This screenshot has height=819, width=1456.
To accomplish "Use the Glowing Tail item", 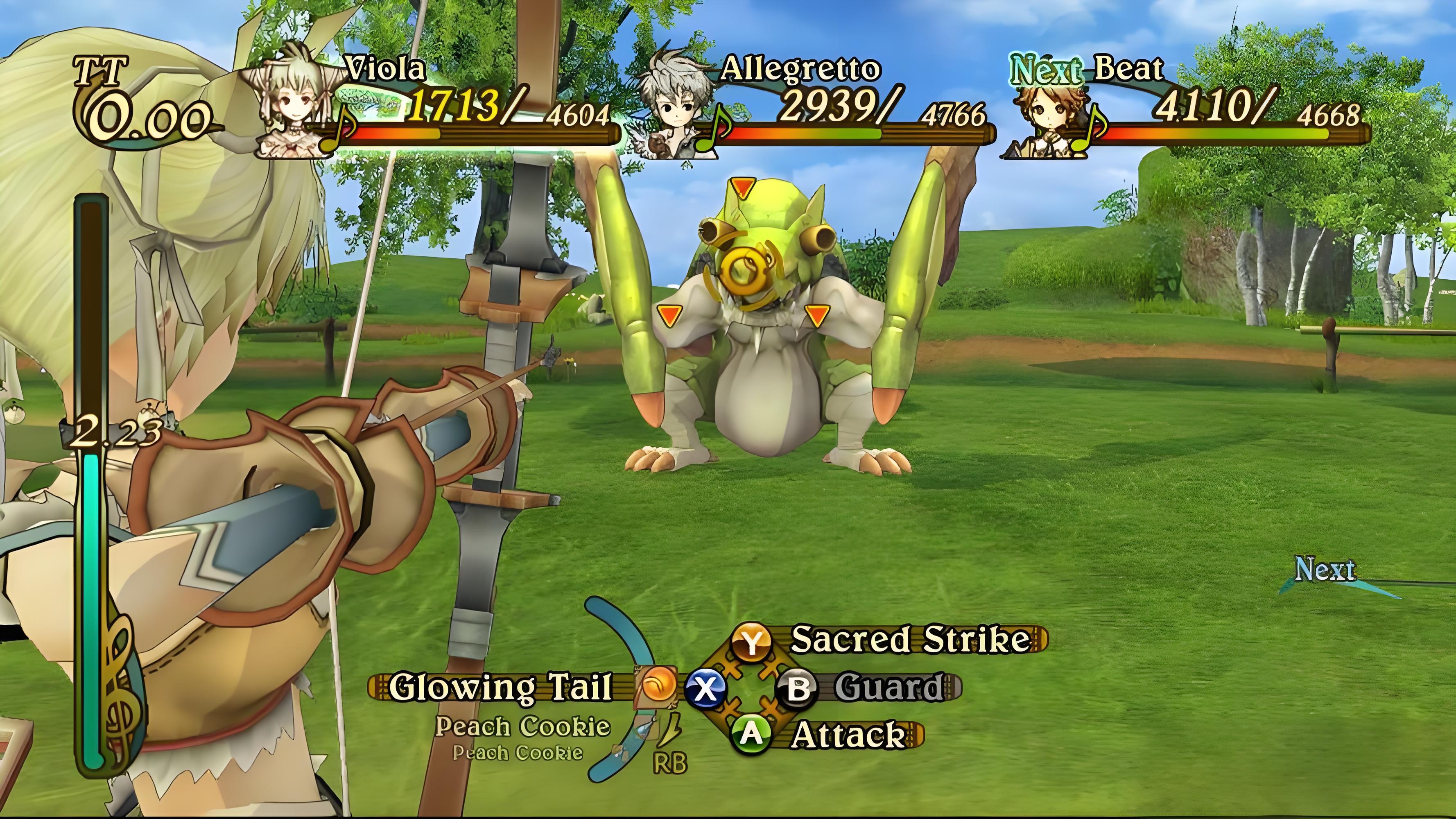I will pyautogui.click(x=500, y=687).
